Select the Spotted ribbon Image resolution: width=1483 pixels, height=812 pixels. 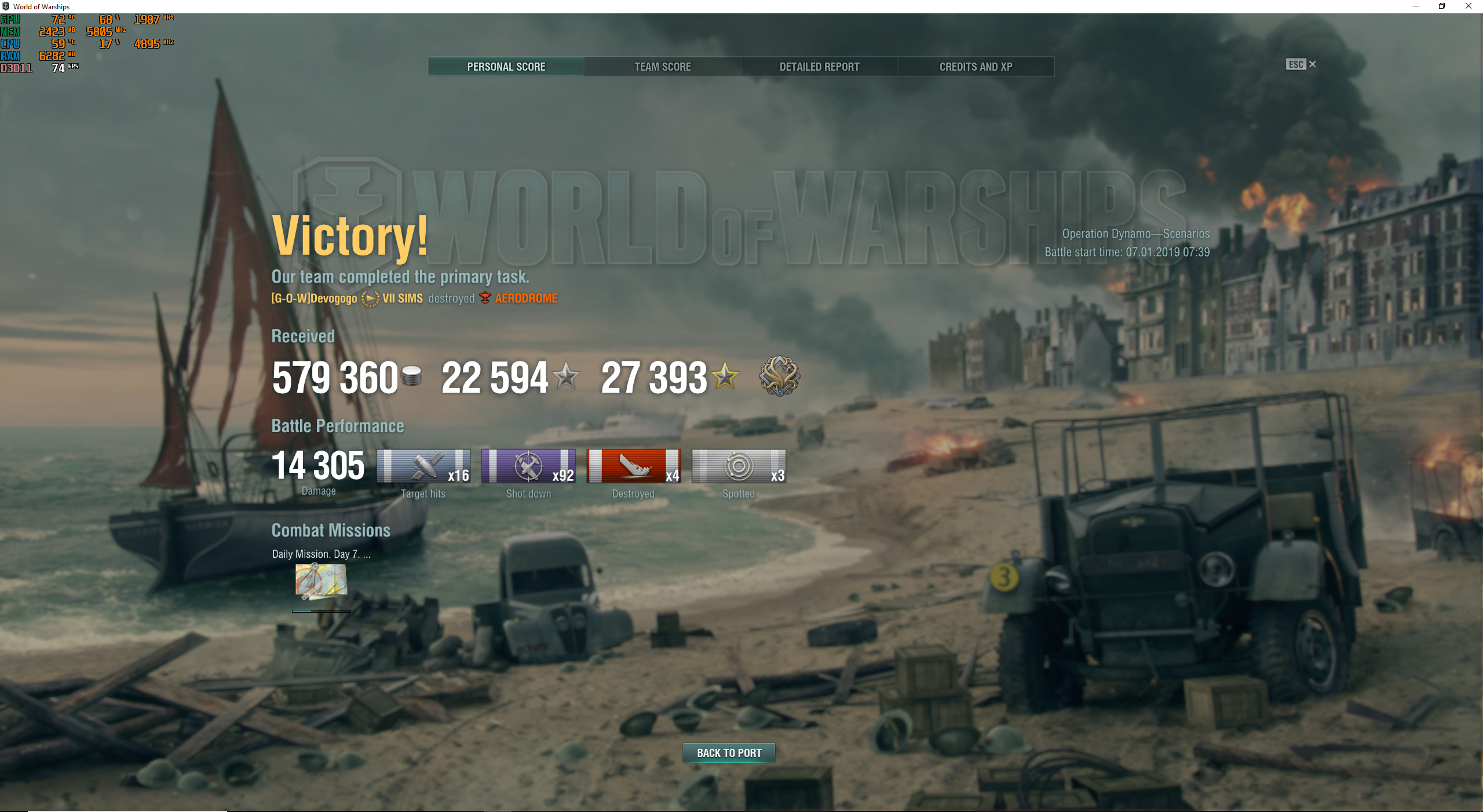(x=739, y=466)
